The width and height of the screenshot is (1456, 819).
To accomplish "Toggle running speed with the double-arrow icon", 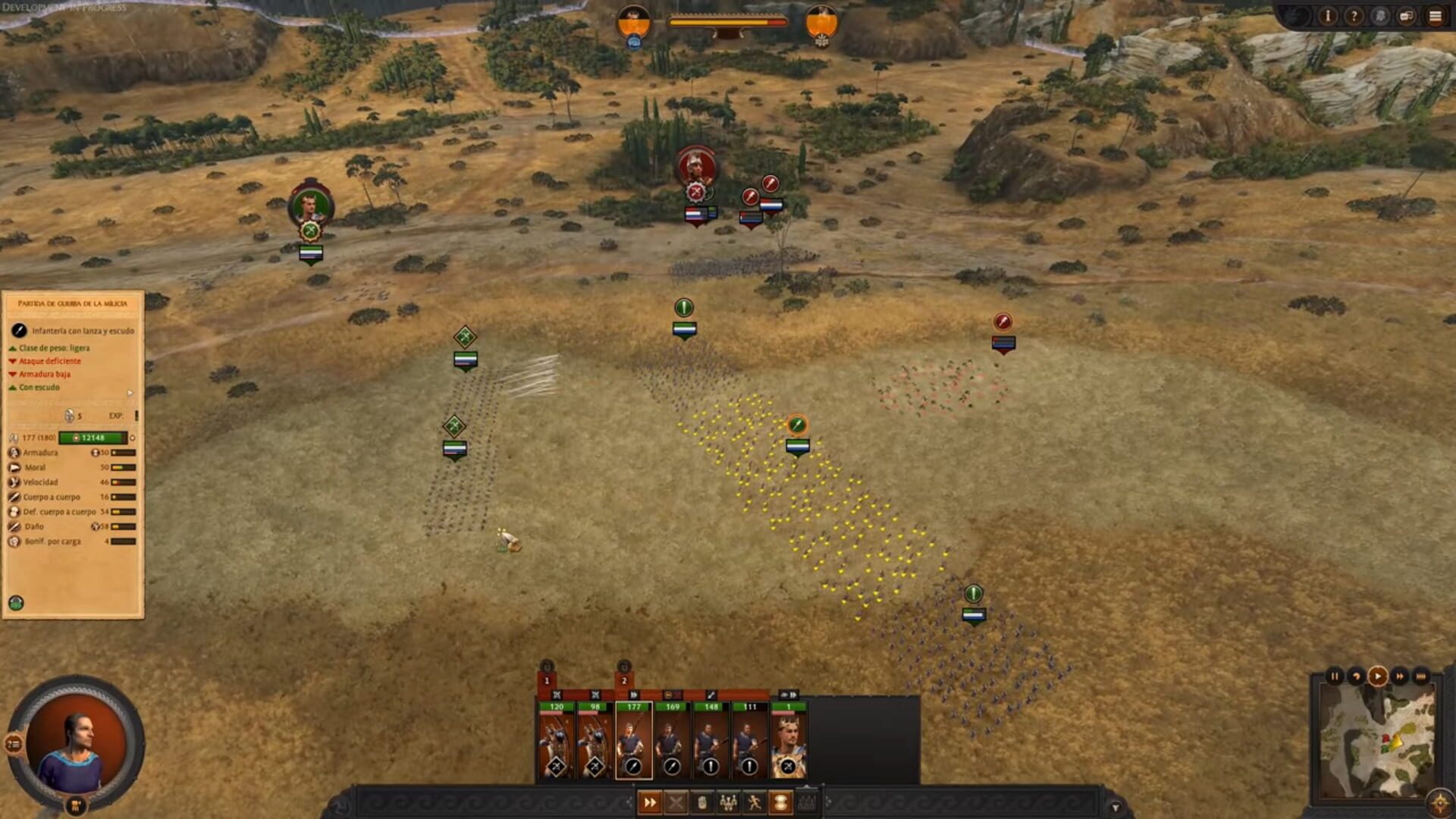I will 650,802.
